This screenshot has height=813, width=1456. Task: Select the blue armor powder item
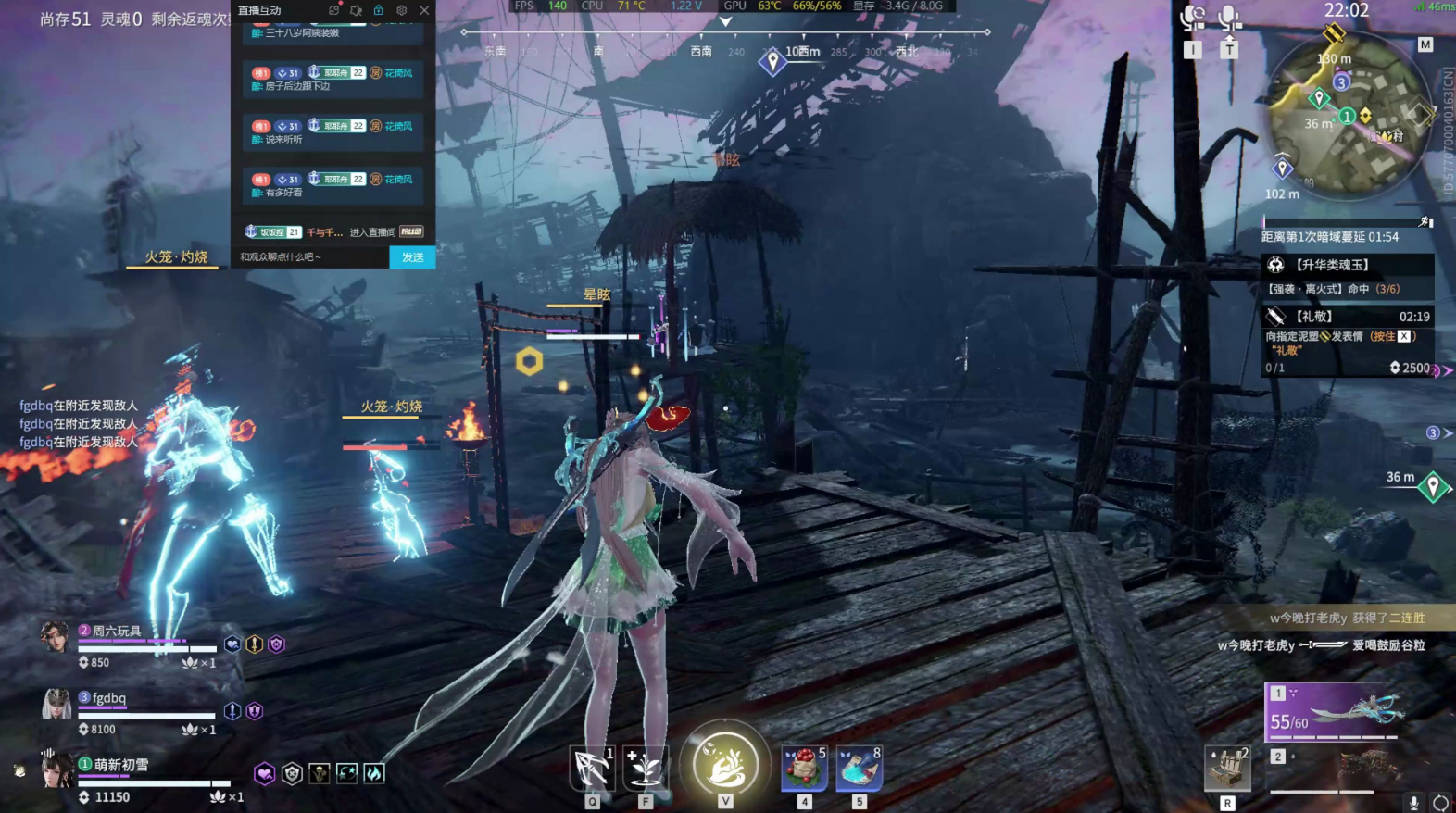click(x=859, y=768)
